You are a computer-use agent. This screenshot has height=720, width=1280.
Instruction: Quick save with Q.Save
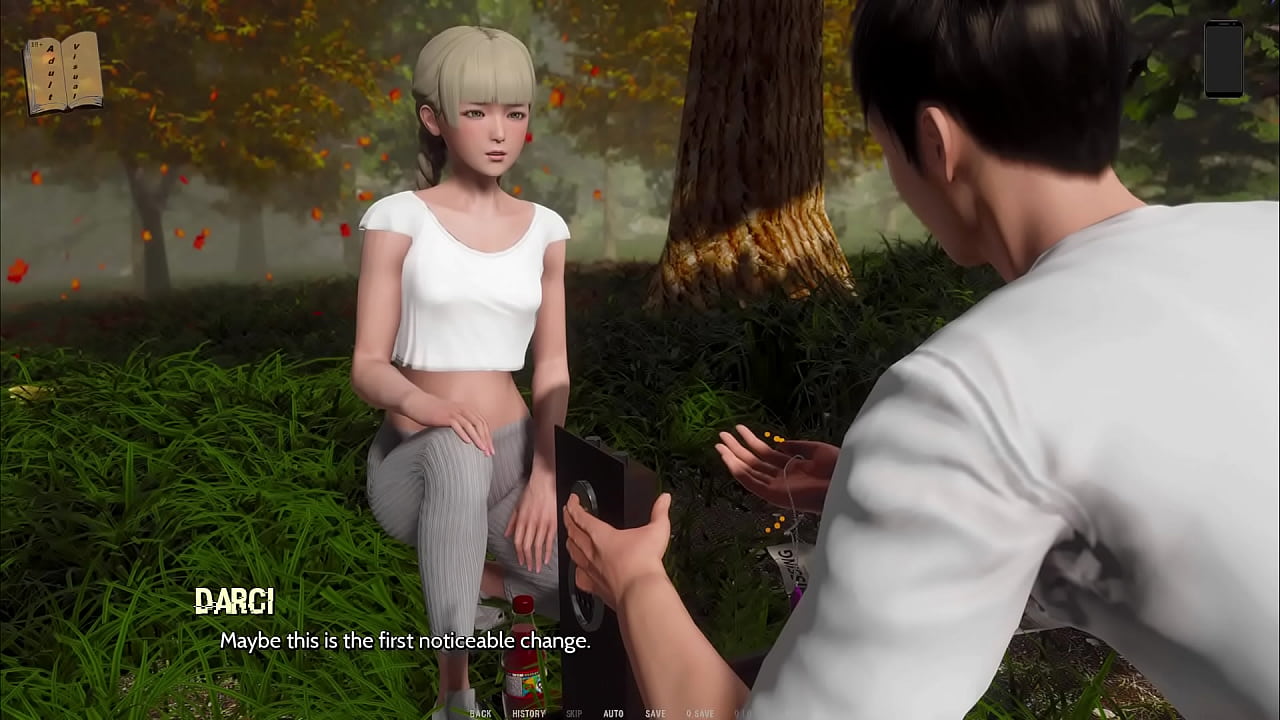(x=700, y=713)
